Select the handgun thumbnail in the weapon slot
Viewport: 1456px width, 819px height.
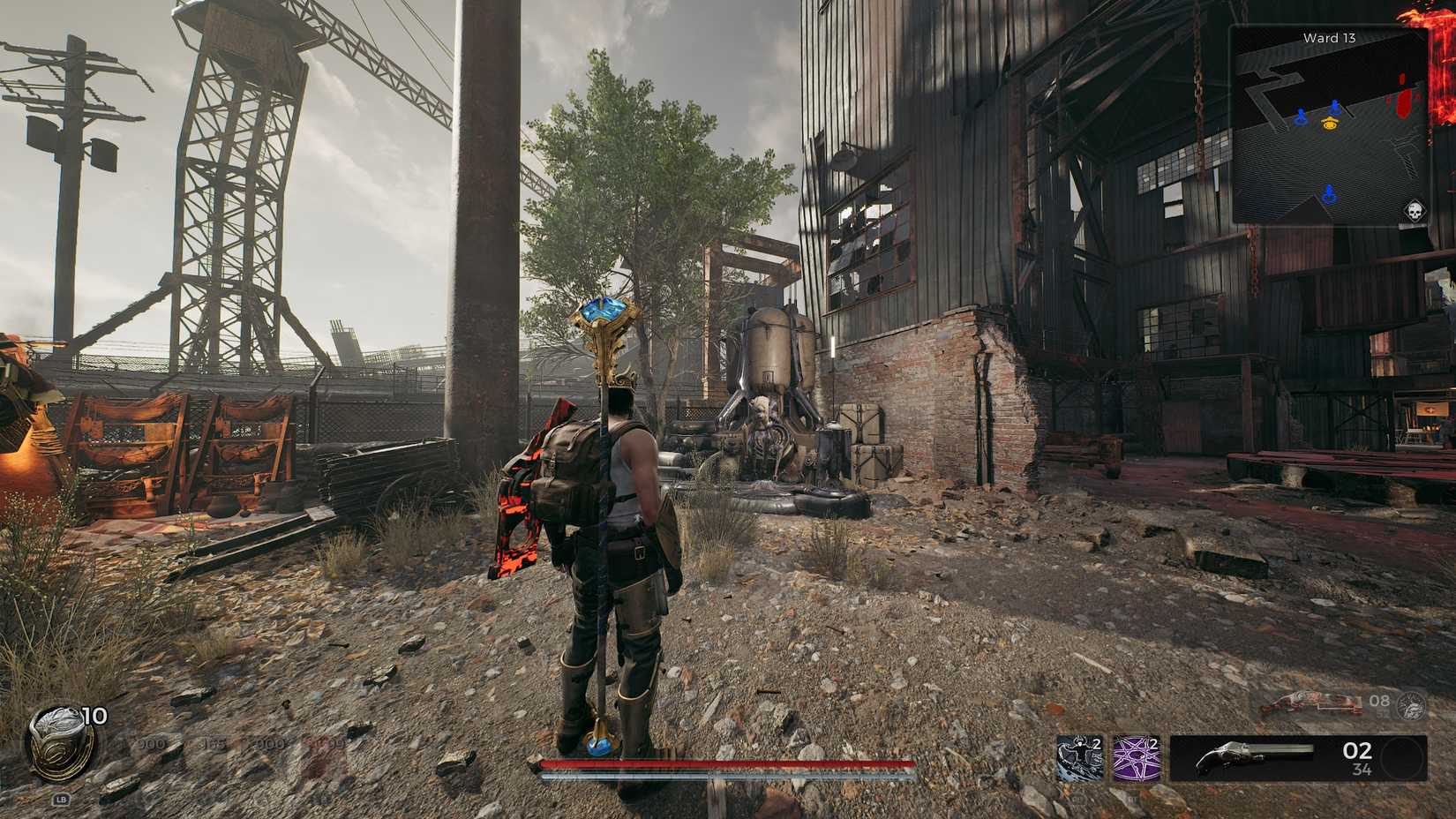coord(1252,757)
